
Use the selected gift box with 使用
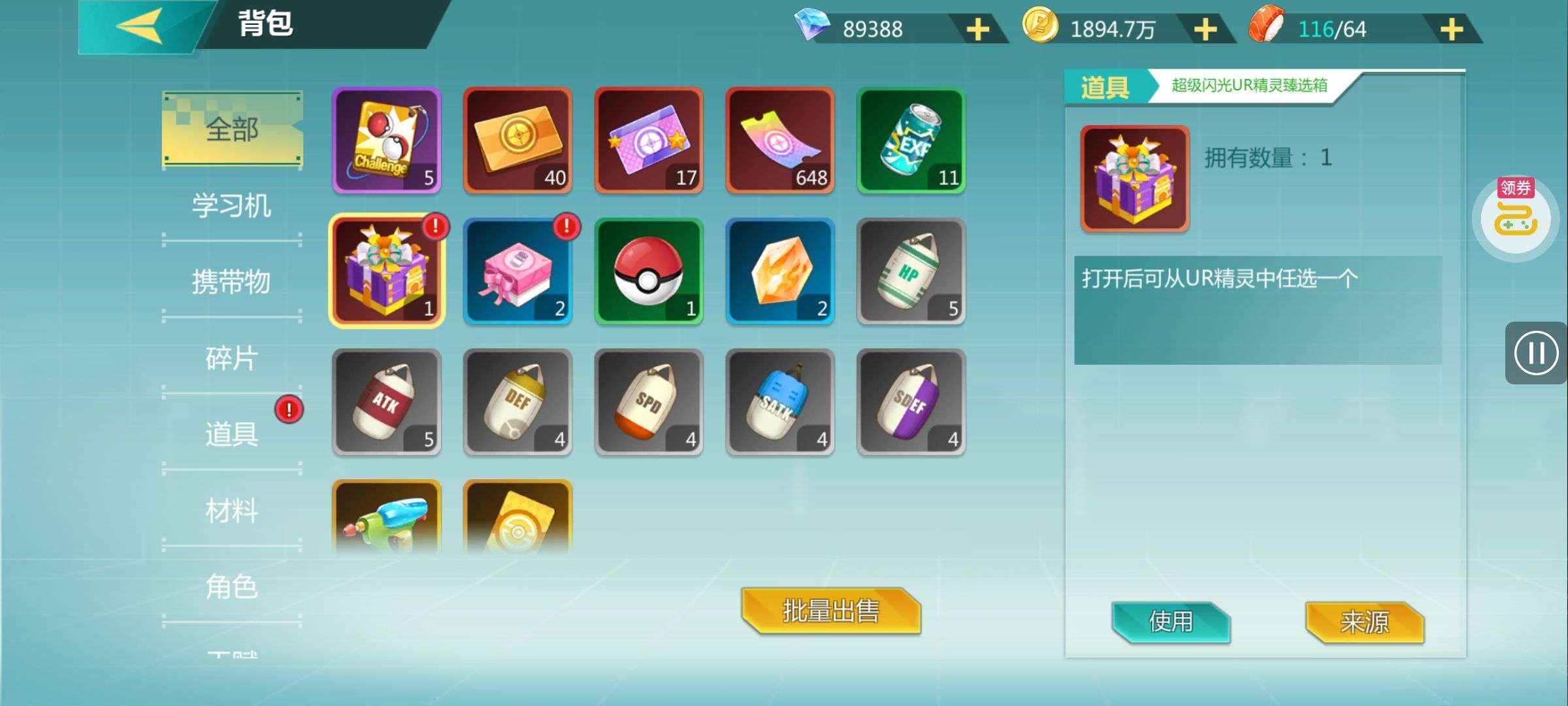coord(1171,622)
